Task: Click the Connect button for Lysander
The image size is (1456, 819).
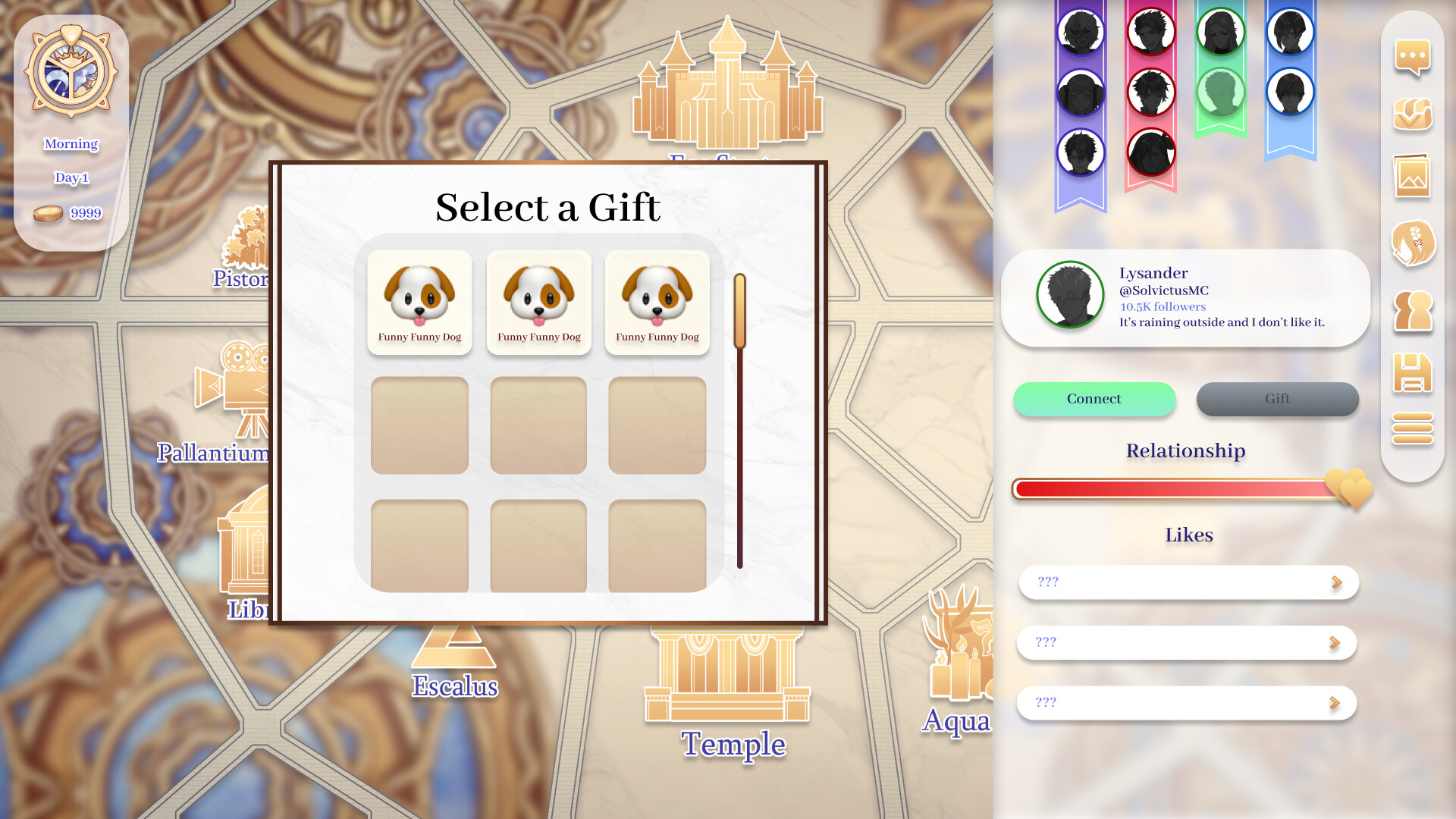Action: tap(1094, 399)
